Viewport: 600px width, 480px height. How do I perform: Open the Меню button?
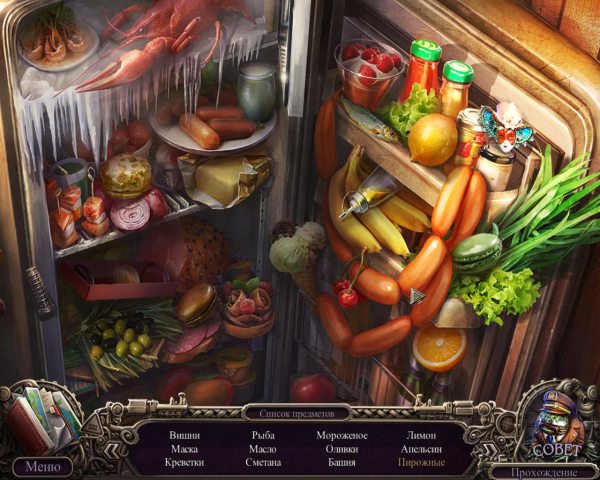tap(42, 466)
